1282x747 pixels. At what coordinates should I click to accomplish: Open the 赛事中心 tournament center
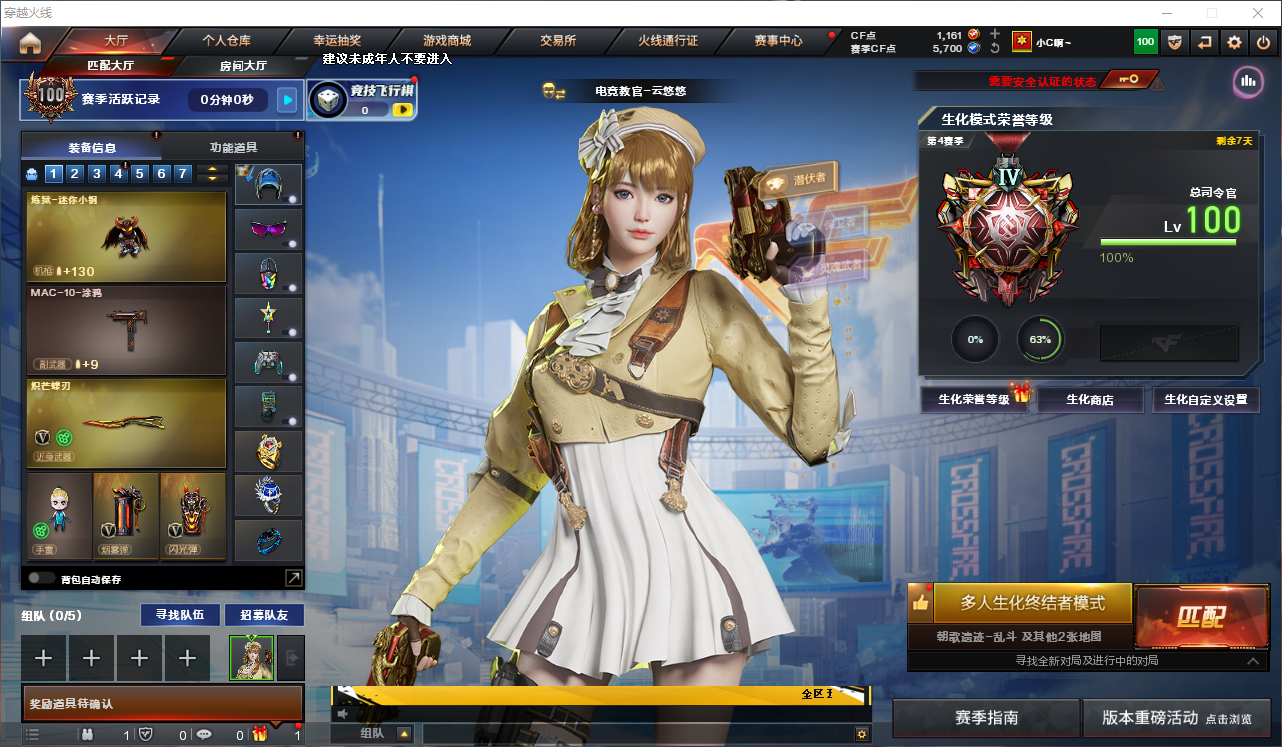(778, 41)
